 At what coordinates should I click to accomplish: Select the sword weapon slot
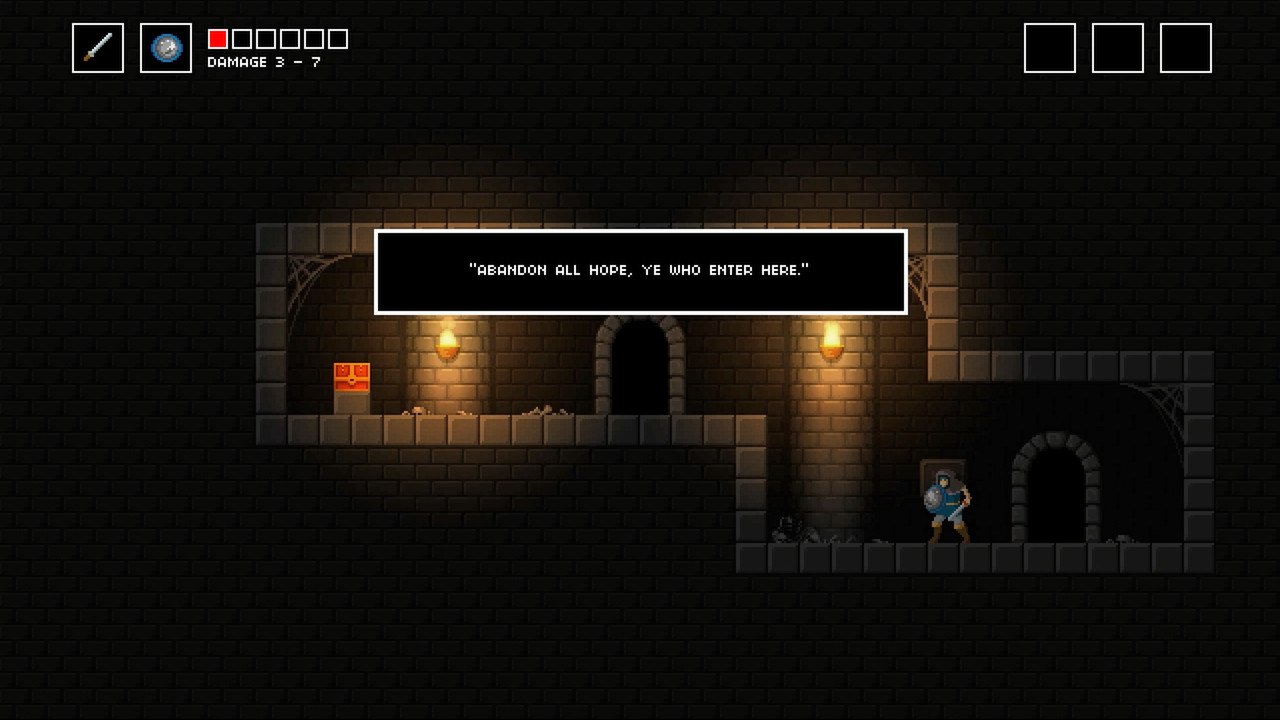98,48
